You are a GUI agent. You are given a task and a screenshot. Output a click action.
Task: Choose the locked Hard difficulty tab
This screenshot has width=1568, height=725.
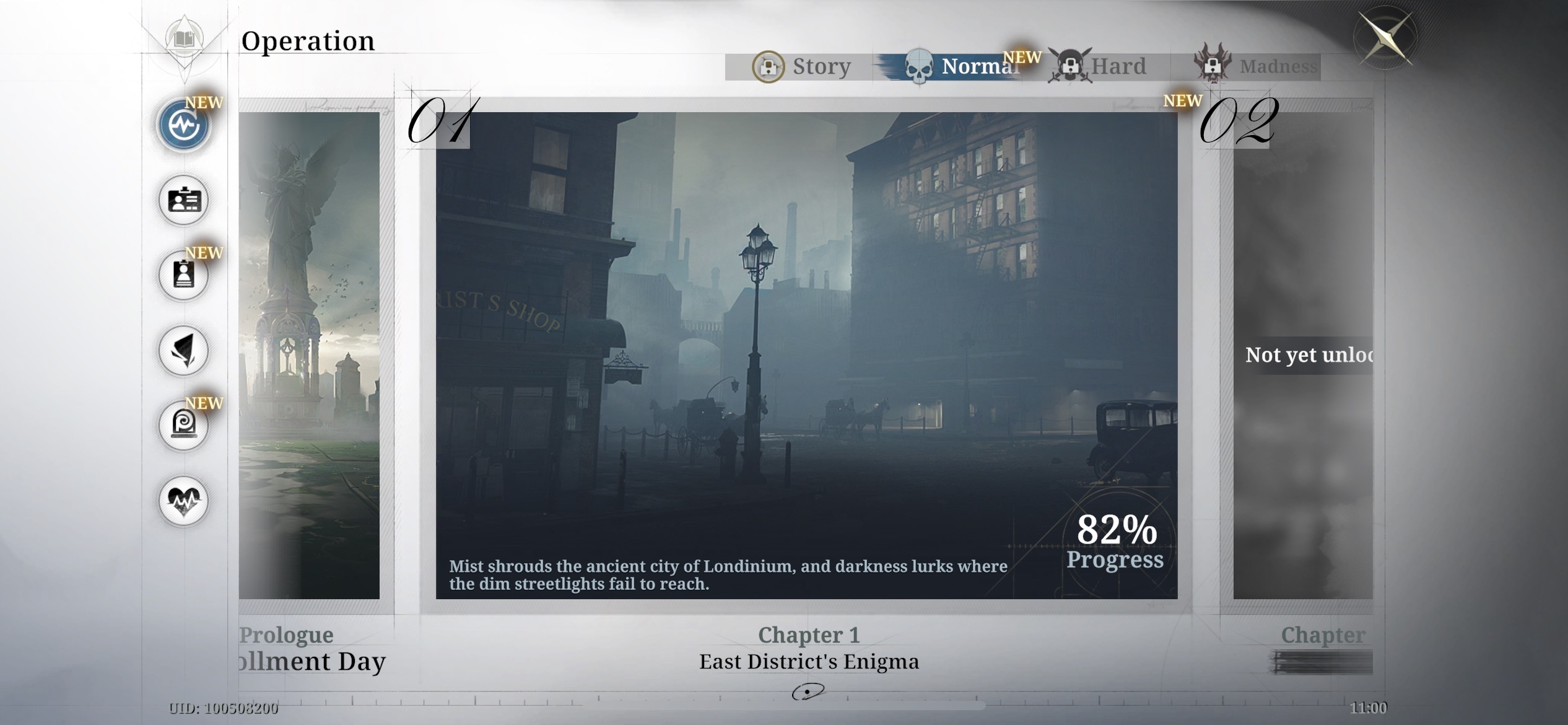1100,66
